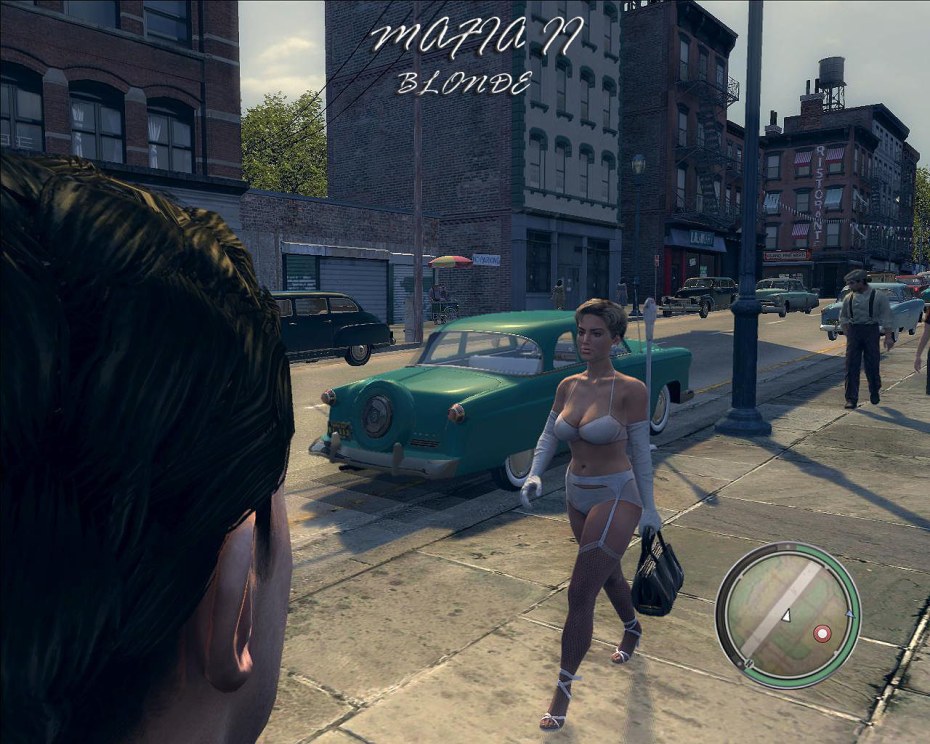Select the red objective marker on minimap
The height and width of the screenshot is (744, 930).
coord(822,633)
